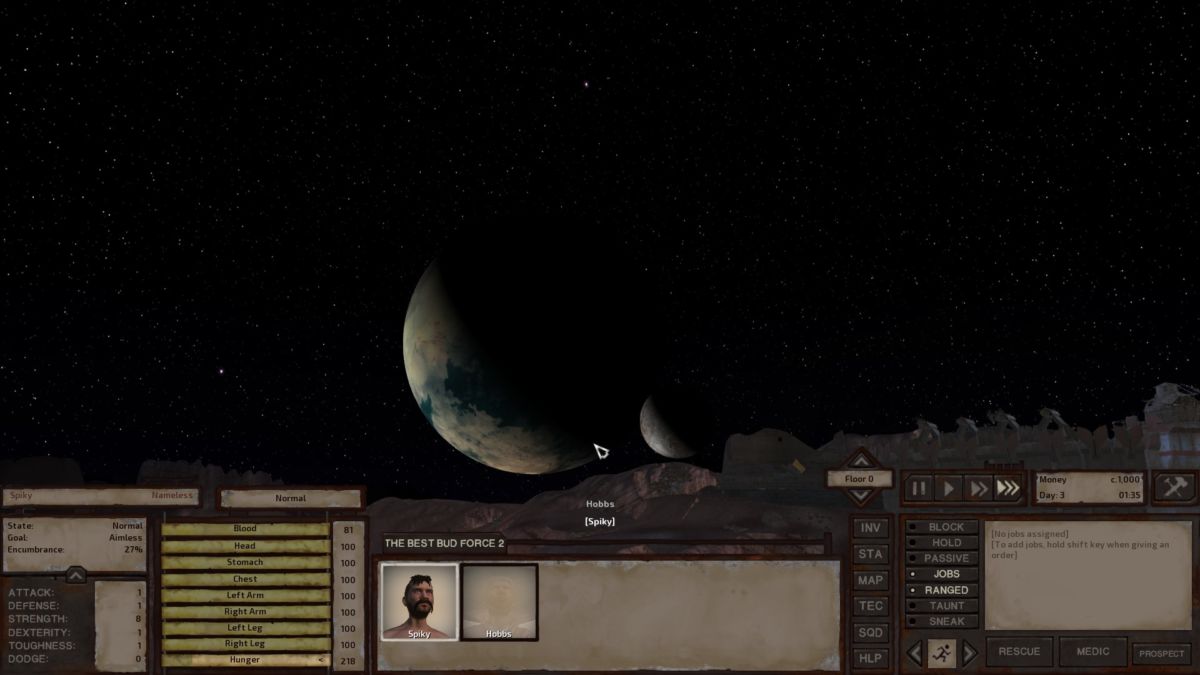This screenshot has width=1200, height=675.
Task: Open the INV inventory panel
Action: pyautogui.click(x=871, y=528)
